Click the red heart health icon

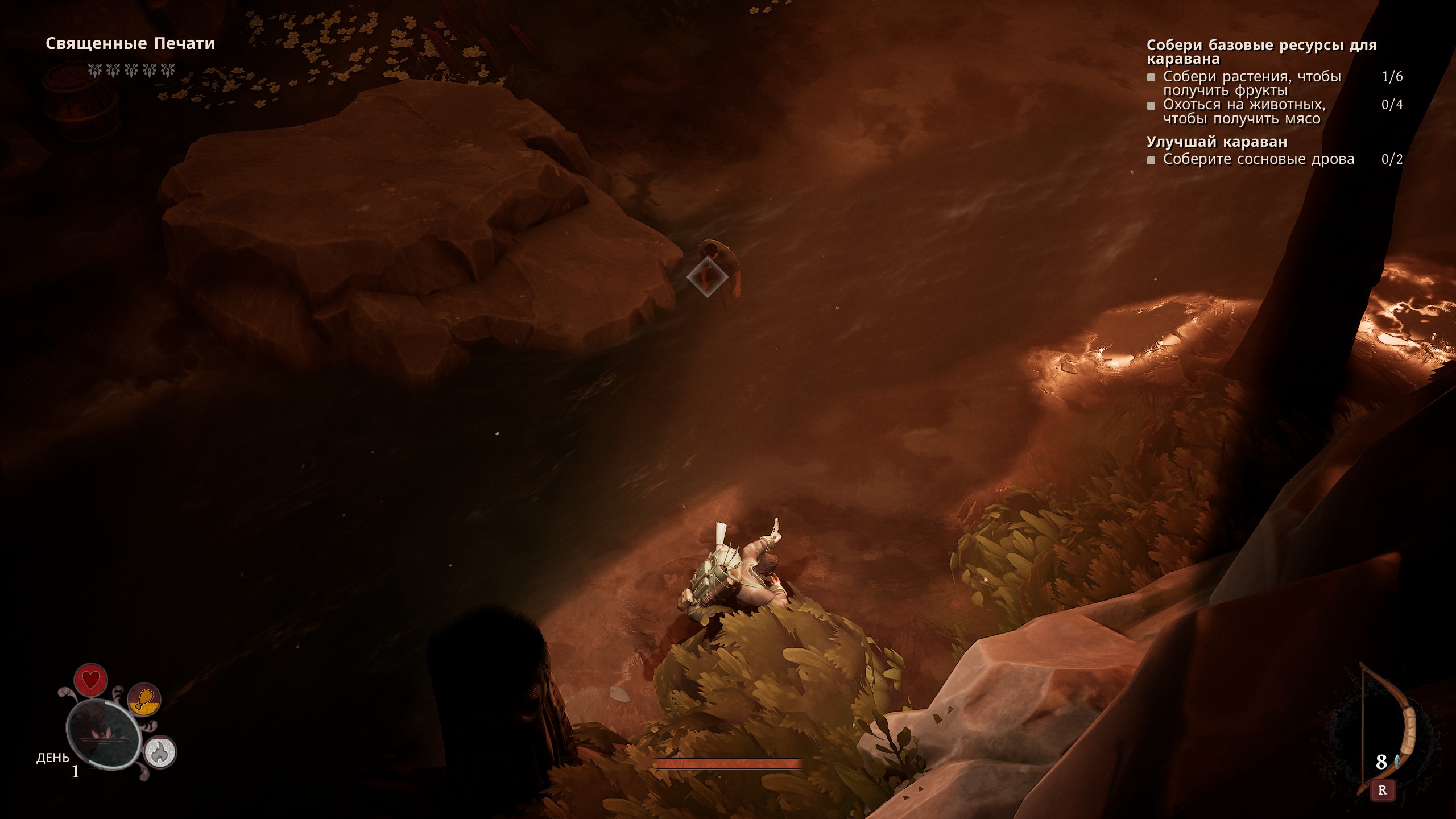91,680
